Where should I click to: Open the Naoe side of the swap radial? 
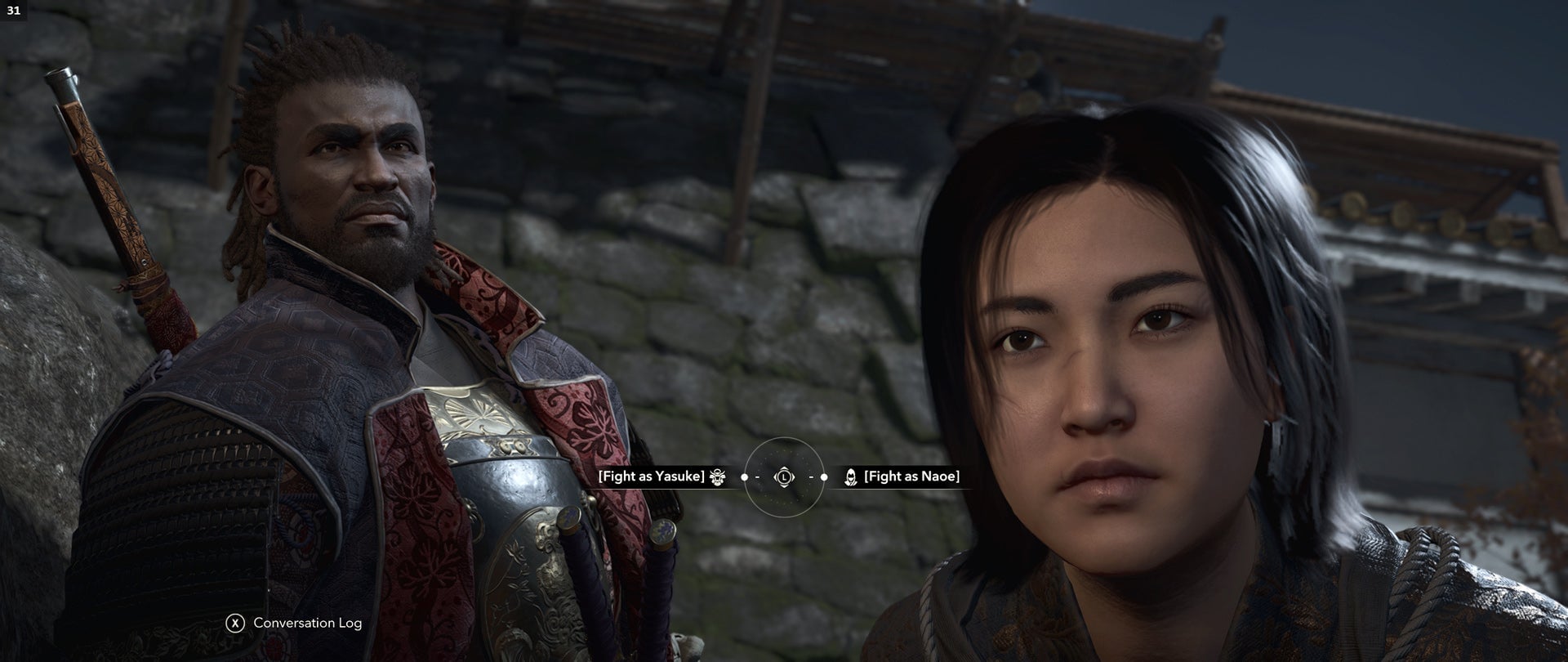[913, 477]
